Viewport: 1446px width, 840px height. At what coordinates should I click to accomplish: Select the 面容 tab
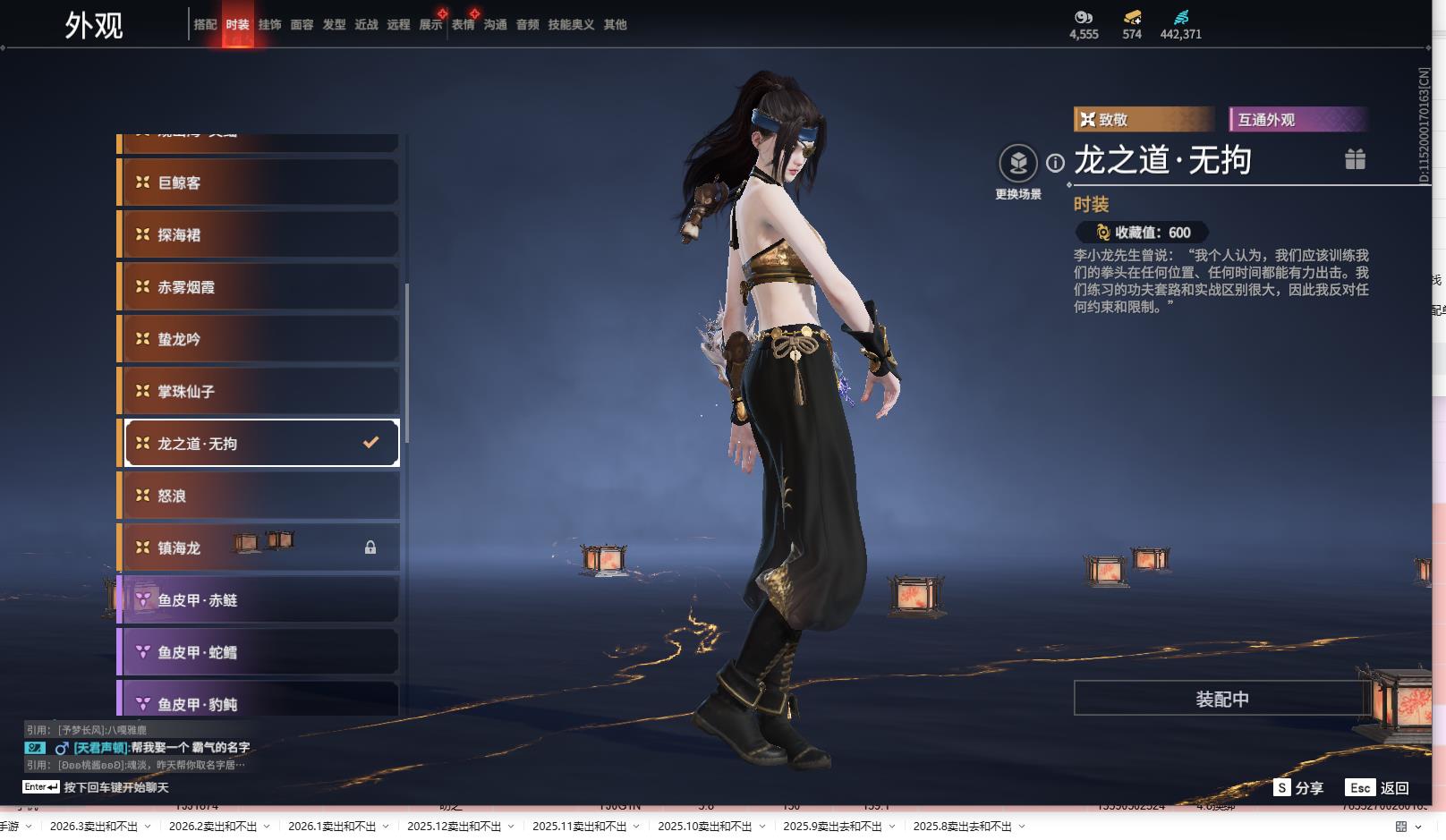(x=302, y=25)
